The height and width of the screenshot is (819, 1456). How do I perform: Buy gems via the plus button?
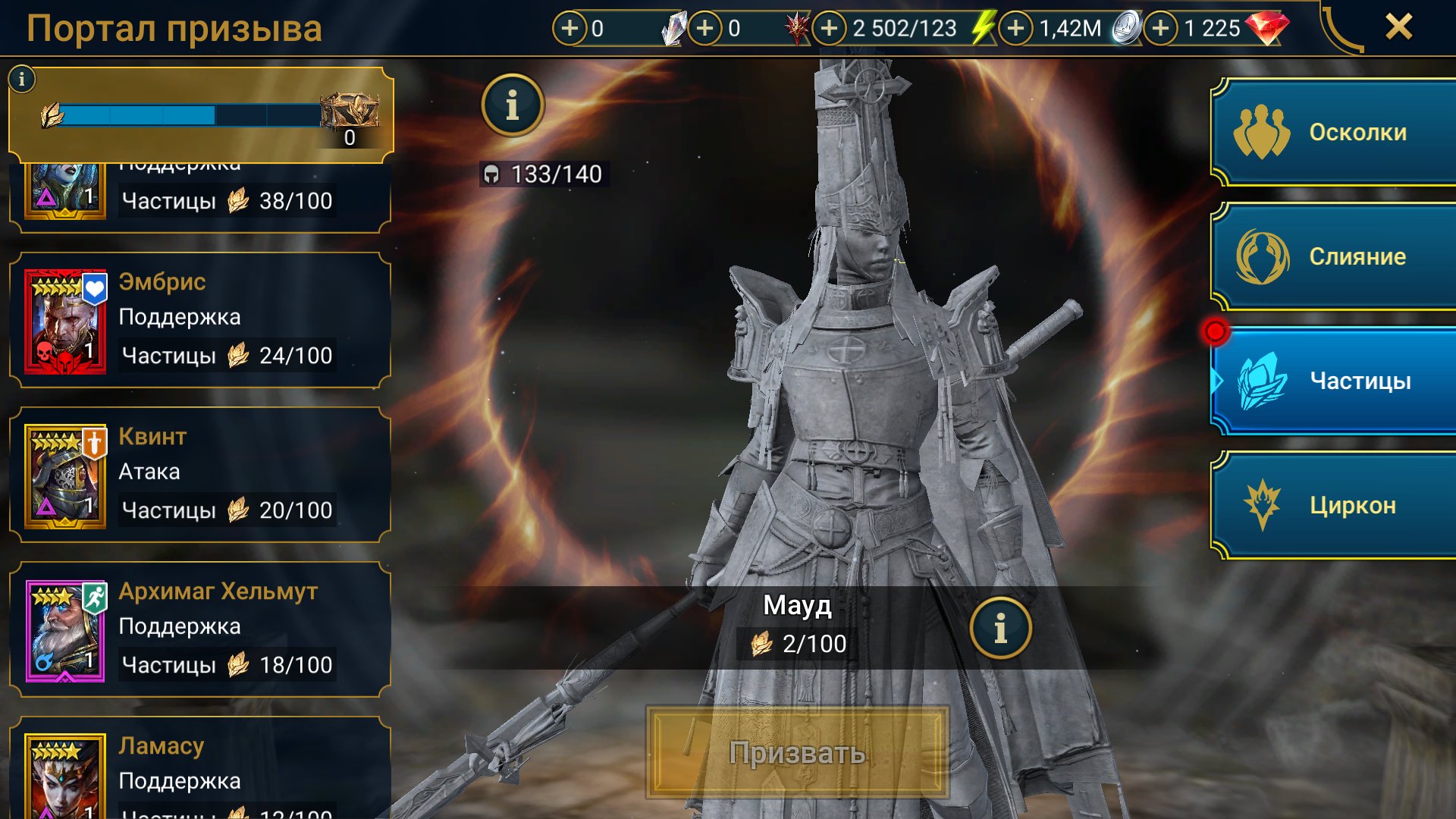tap(1160, 29)
